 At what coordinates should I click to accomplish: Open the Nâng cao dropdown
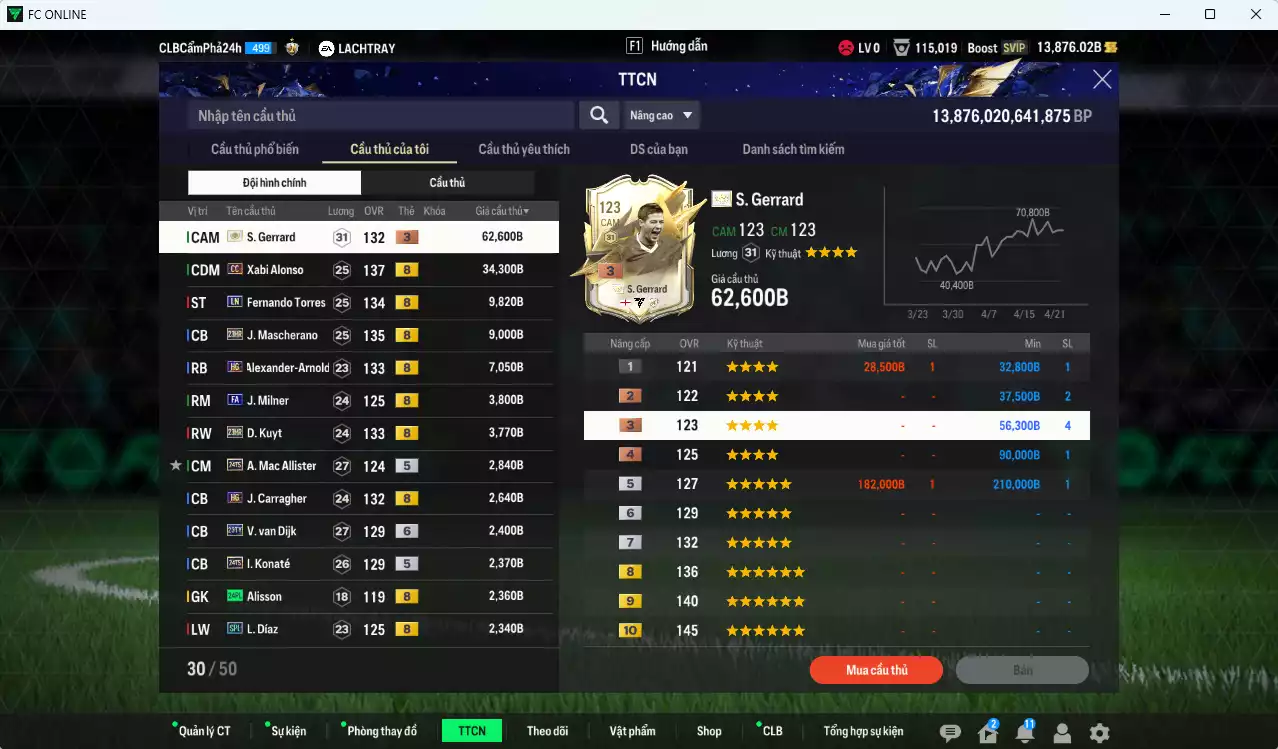tap(660, 116)
